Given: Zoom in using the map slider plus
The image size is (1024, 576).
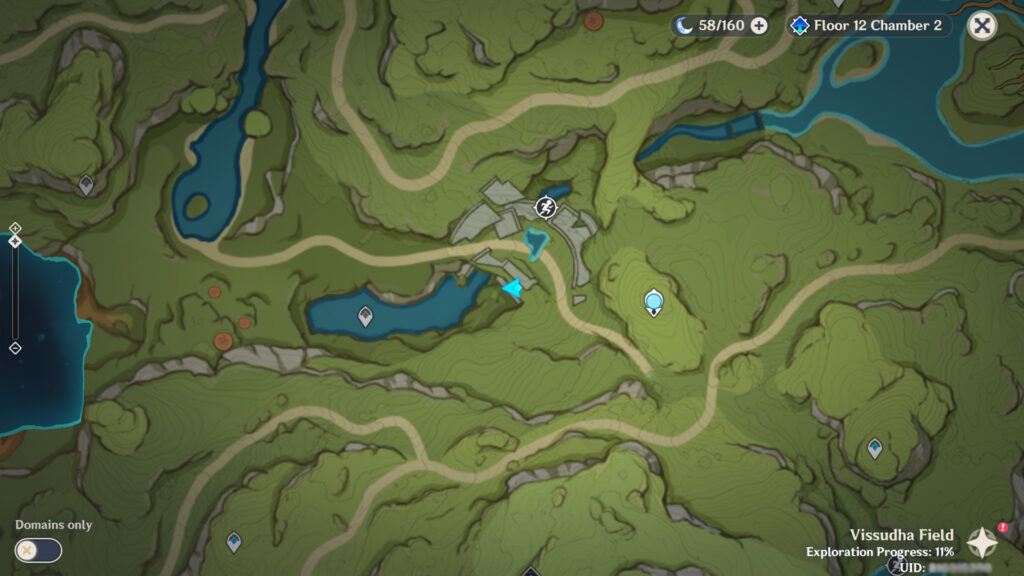Looking at the screenshot, I should click(x=15, y=228).
